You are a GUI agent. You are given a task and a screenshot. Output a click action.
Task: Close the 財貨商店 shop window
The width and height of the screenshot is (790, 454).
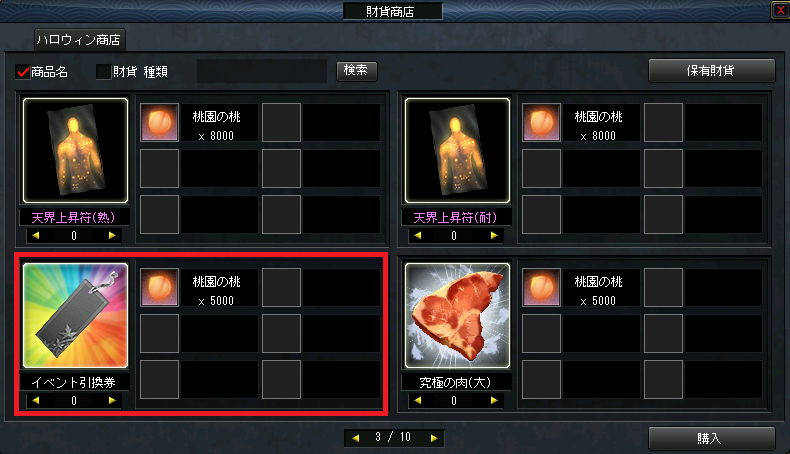tap(779, 10)
